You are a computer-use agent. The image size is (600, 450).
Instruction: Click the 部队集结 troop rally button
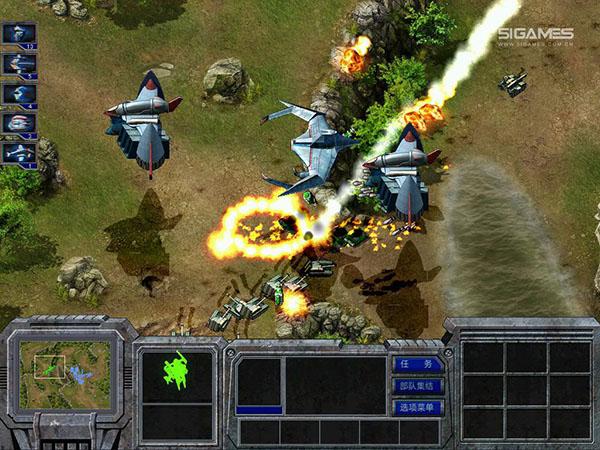pos(416,386)
